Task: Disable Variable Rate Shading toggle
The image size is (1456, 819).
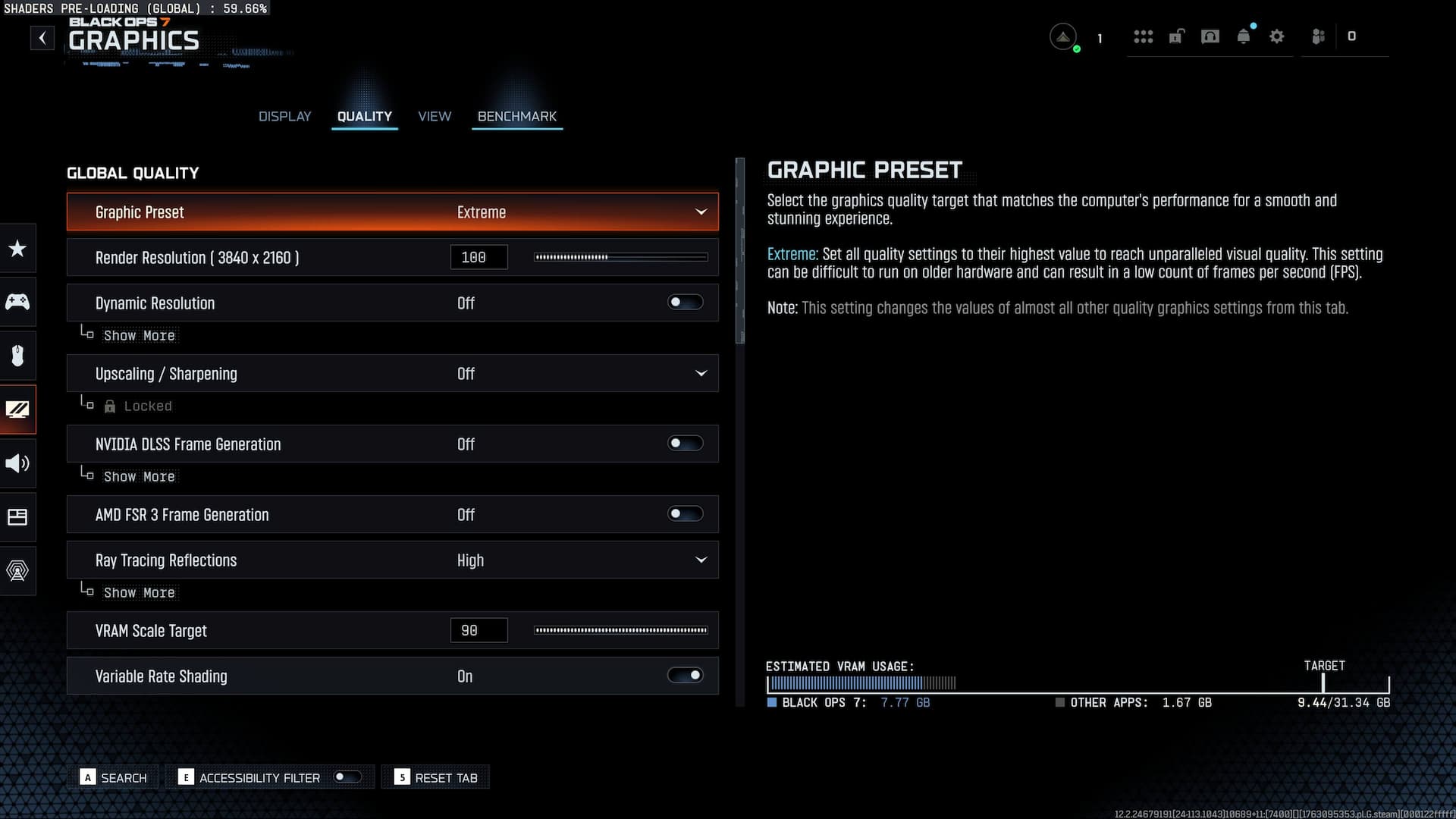Action: 685,676
